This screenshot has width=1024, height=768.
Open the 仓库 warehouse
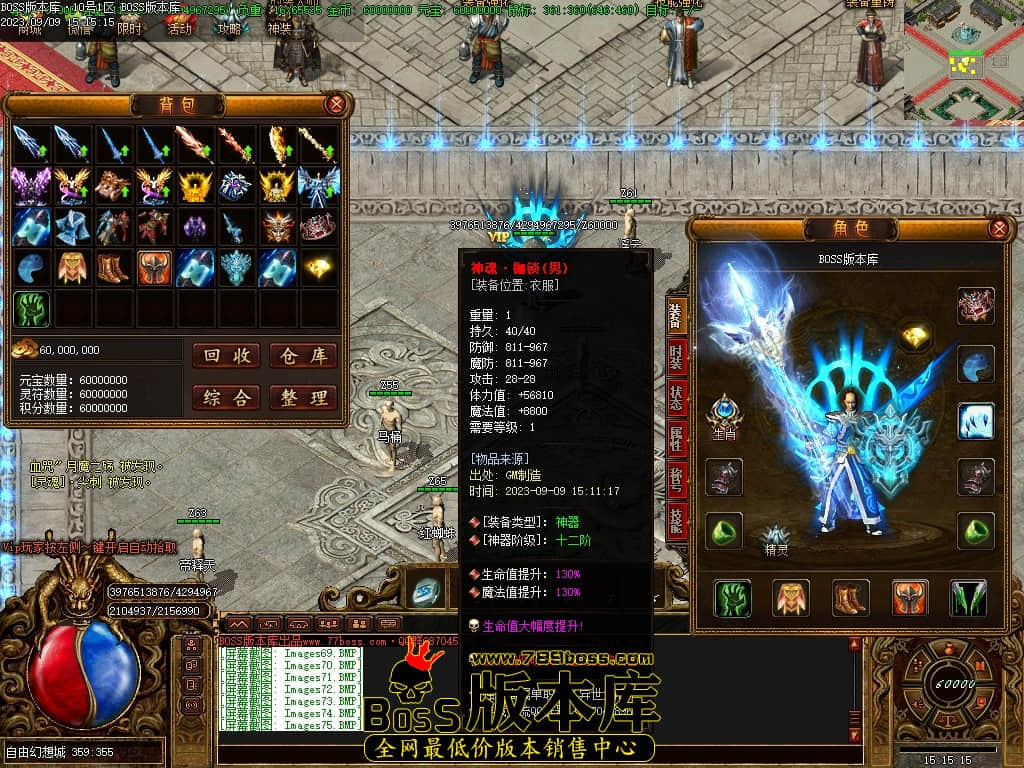click(303, 355)
